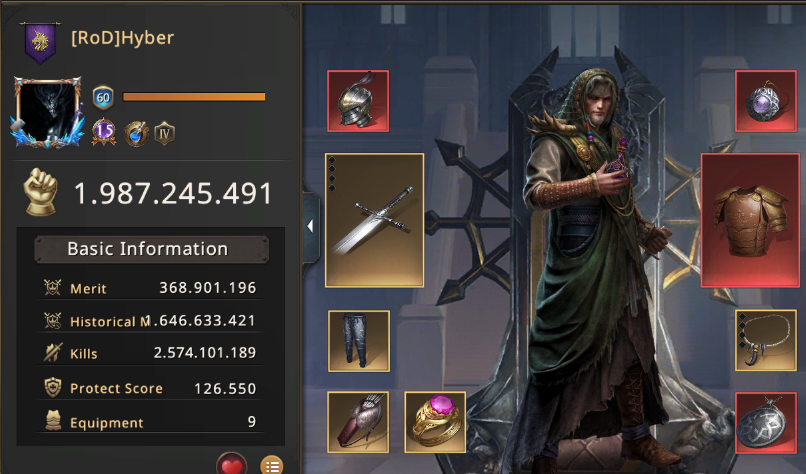This screenshot has height=474, width=806.
Task: Click the Roman numeral IV rank badge
Action: [x=165, y=132]
